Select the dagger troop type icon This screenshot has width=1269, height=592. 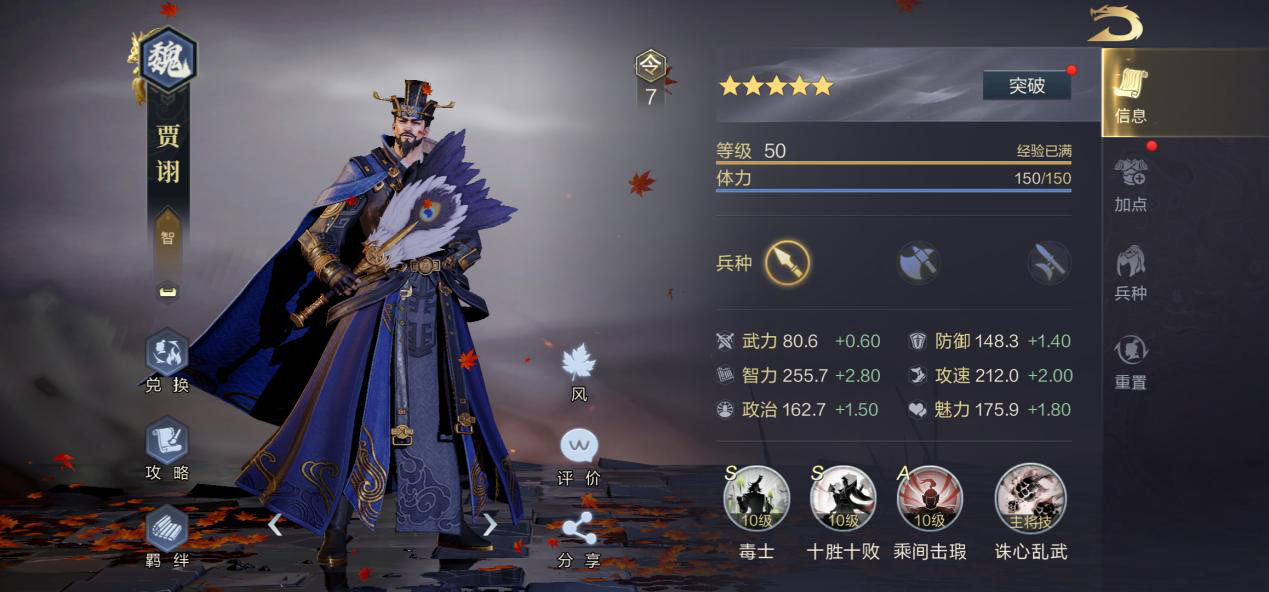point(1049,263)
